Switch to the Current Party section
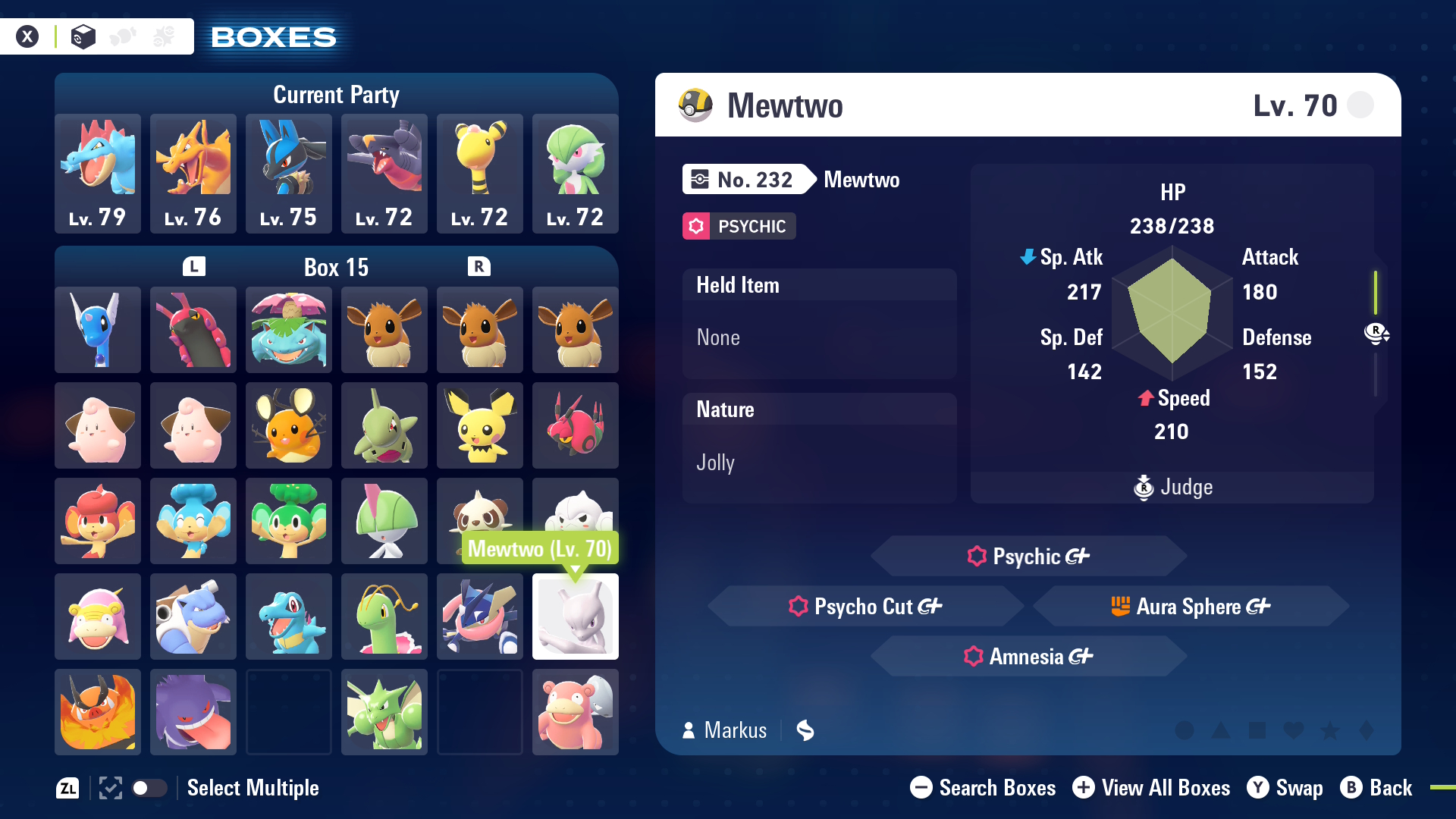Viewport: 1456px width, 819px height. pos(336,93)
